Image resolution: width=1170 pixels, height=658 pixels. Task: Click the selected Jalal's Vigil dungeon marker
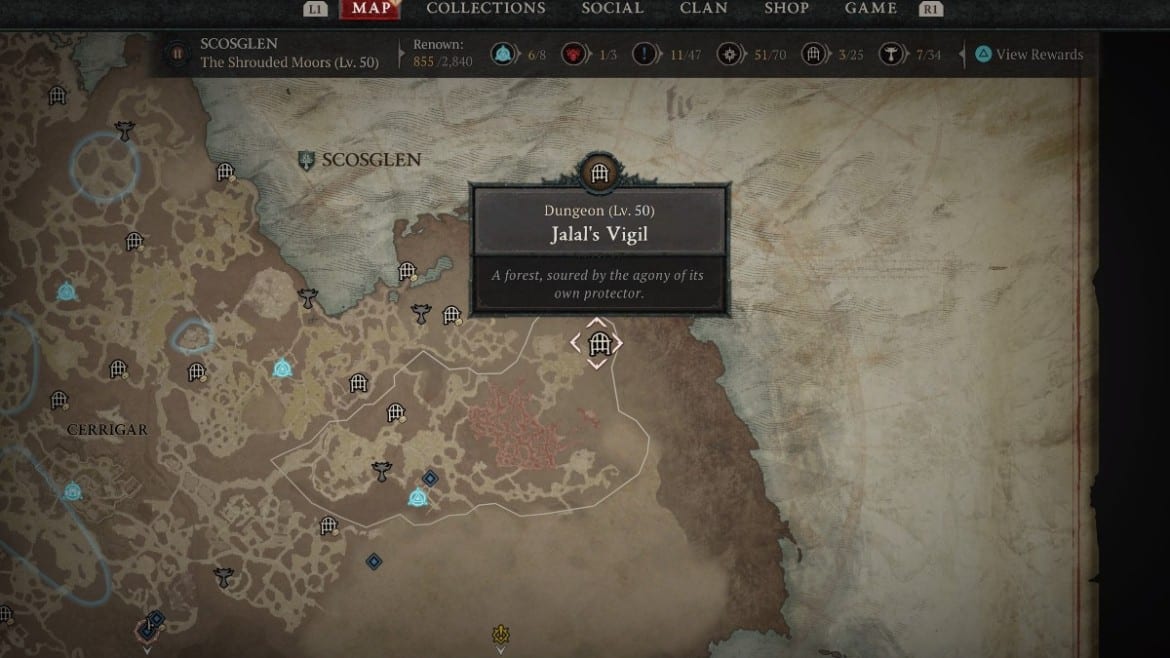click(x=598, y=345)
